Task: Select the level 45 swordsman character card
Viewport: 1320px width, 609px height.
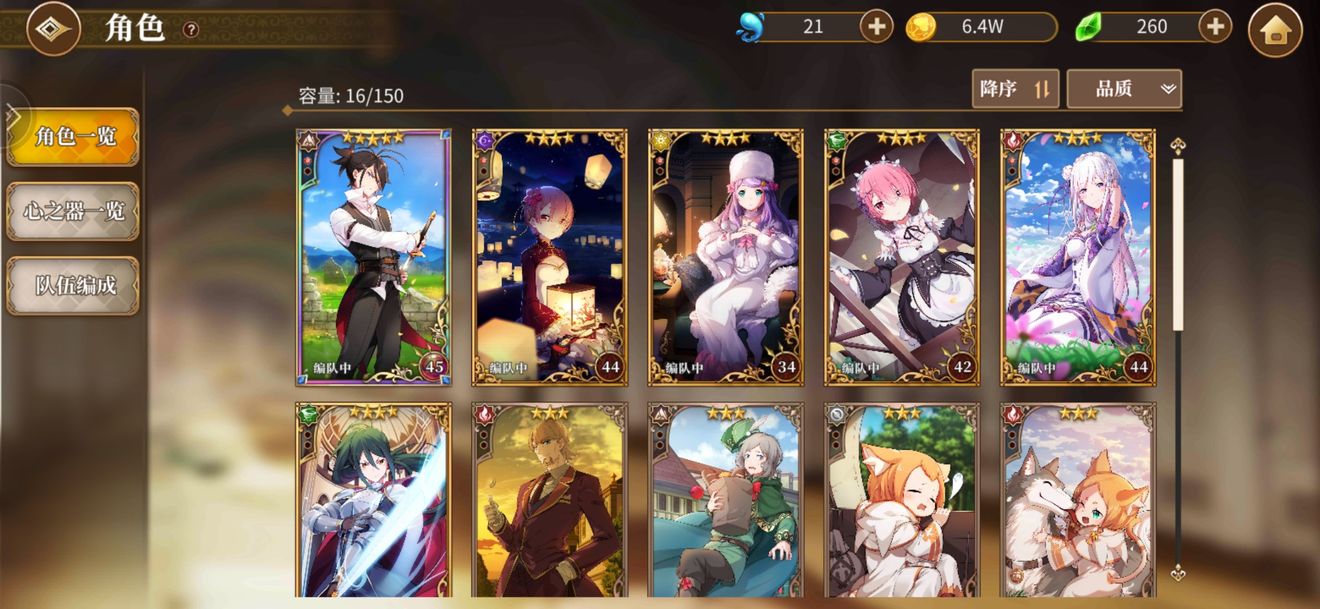Action: coord(373,257)
